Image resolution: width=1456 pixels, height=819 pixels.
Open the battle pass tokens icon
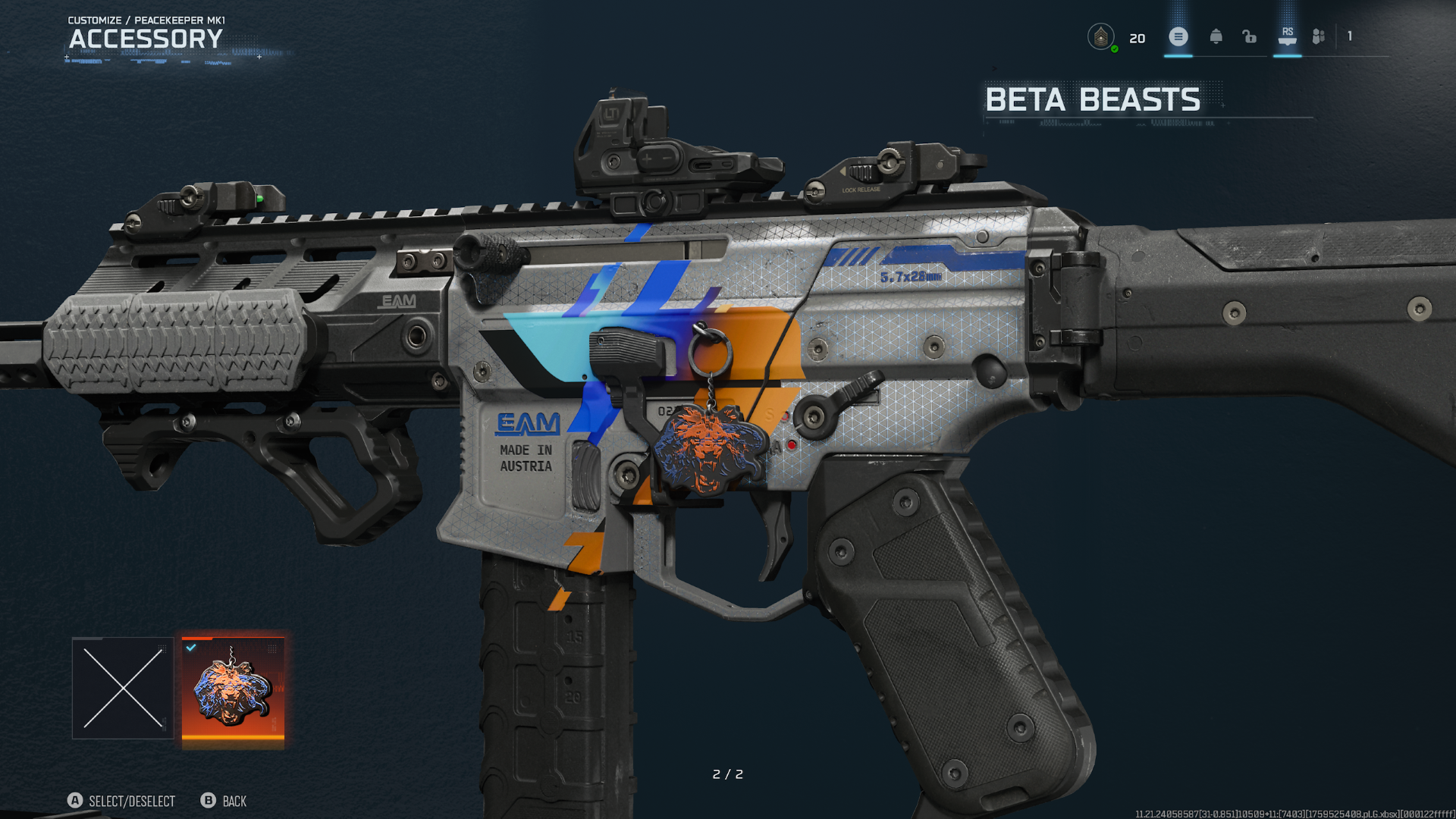point(1318,36)
